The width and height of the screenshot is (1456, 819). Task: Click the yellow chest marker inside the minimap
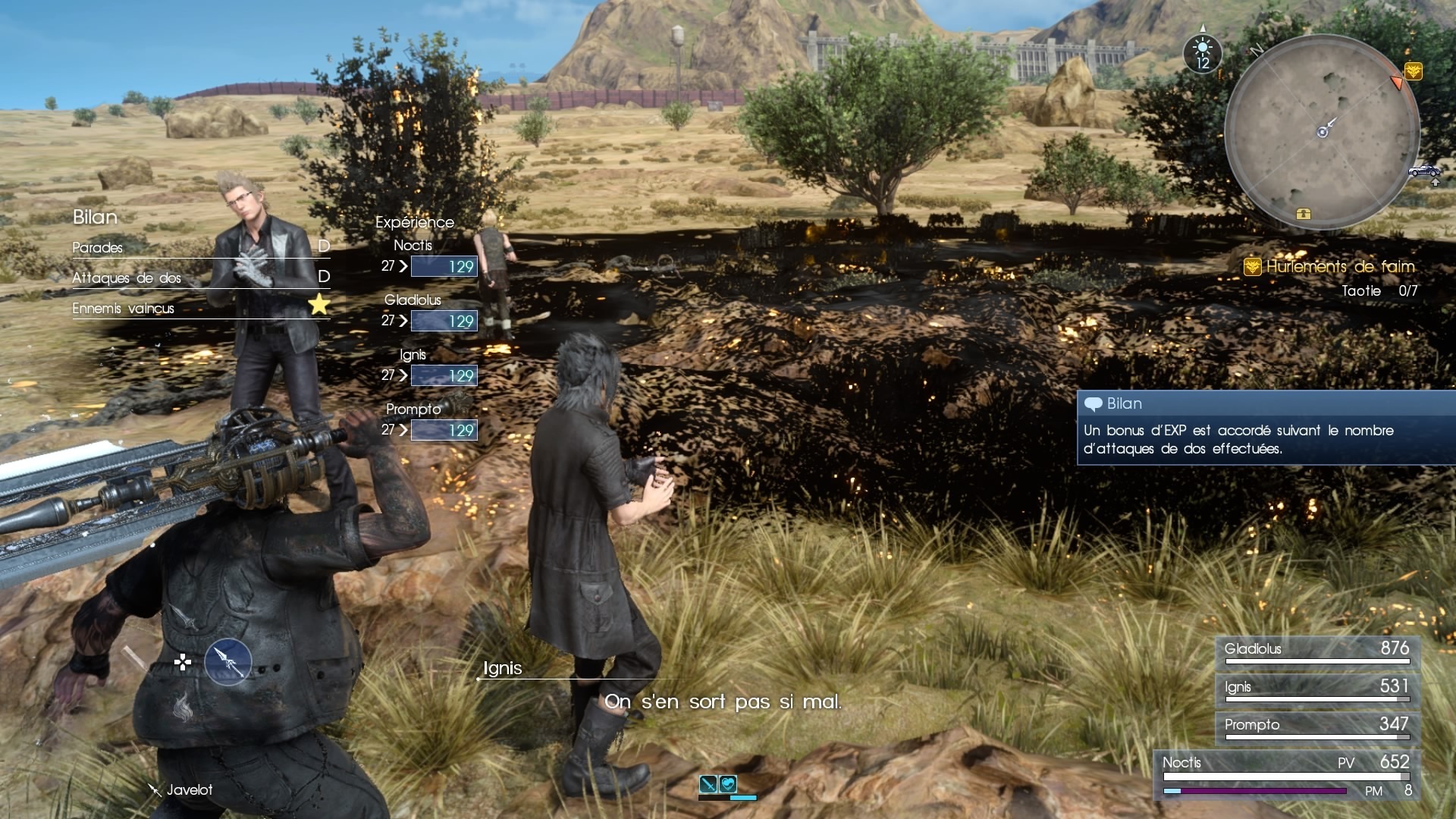coord(1303,214)
